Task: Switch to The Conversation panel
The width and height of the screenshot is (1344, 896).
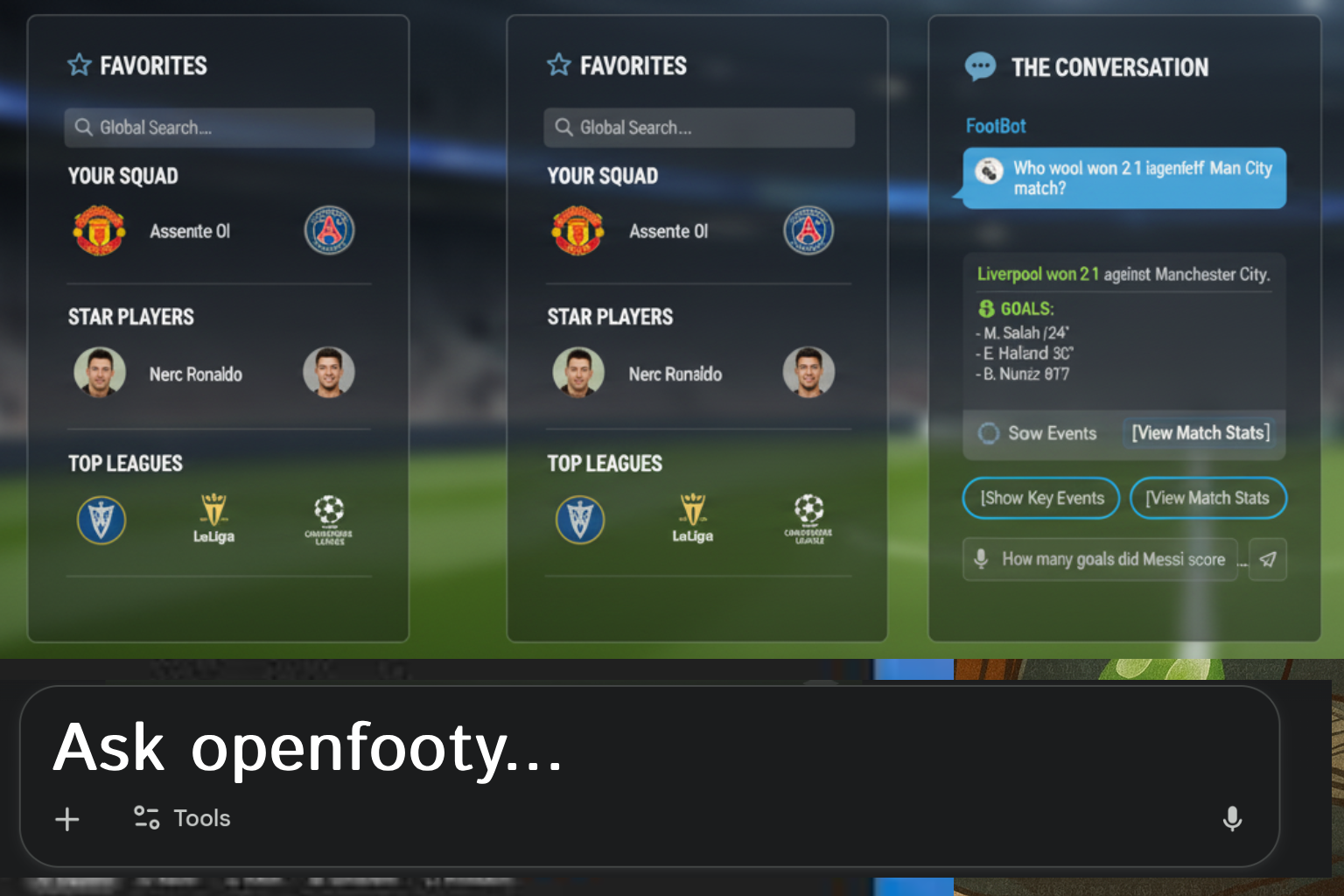Action: point(1109,67)
